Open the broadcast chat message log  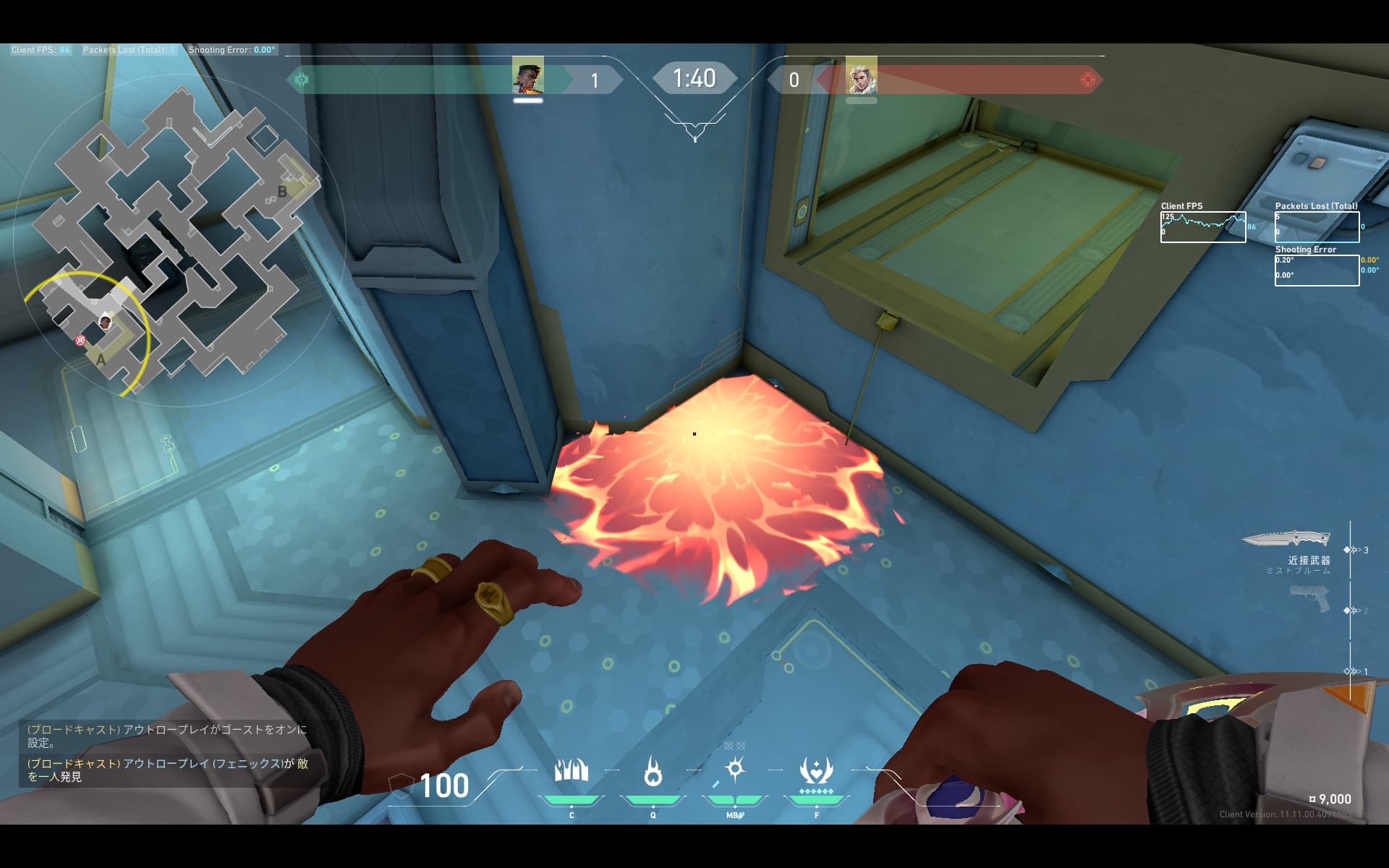(168, 753)
